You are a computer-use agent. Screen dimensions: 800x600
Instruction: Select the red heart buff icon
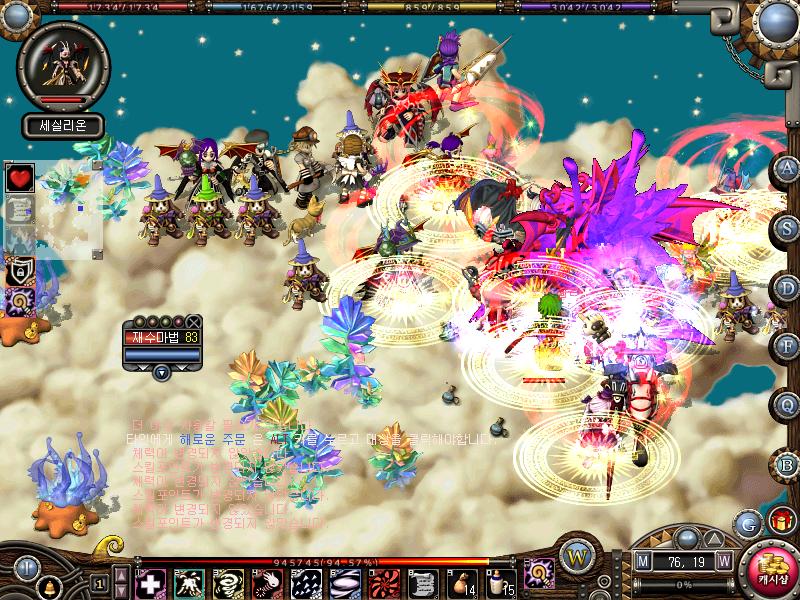click(x=20, y=178)
